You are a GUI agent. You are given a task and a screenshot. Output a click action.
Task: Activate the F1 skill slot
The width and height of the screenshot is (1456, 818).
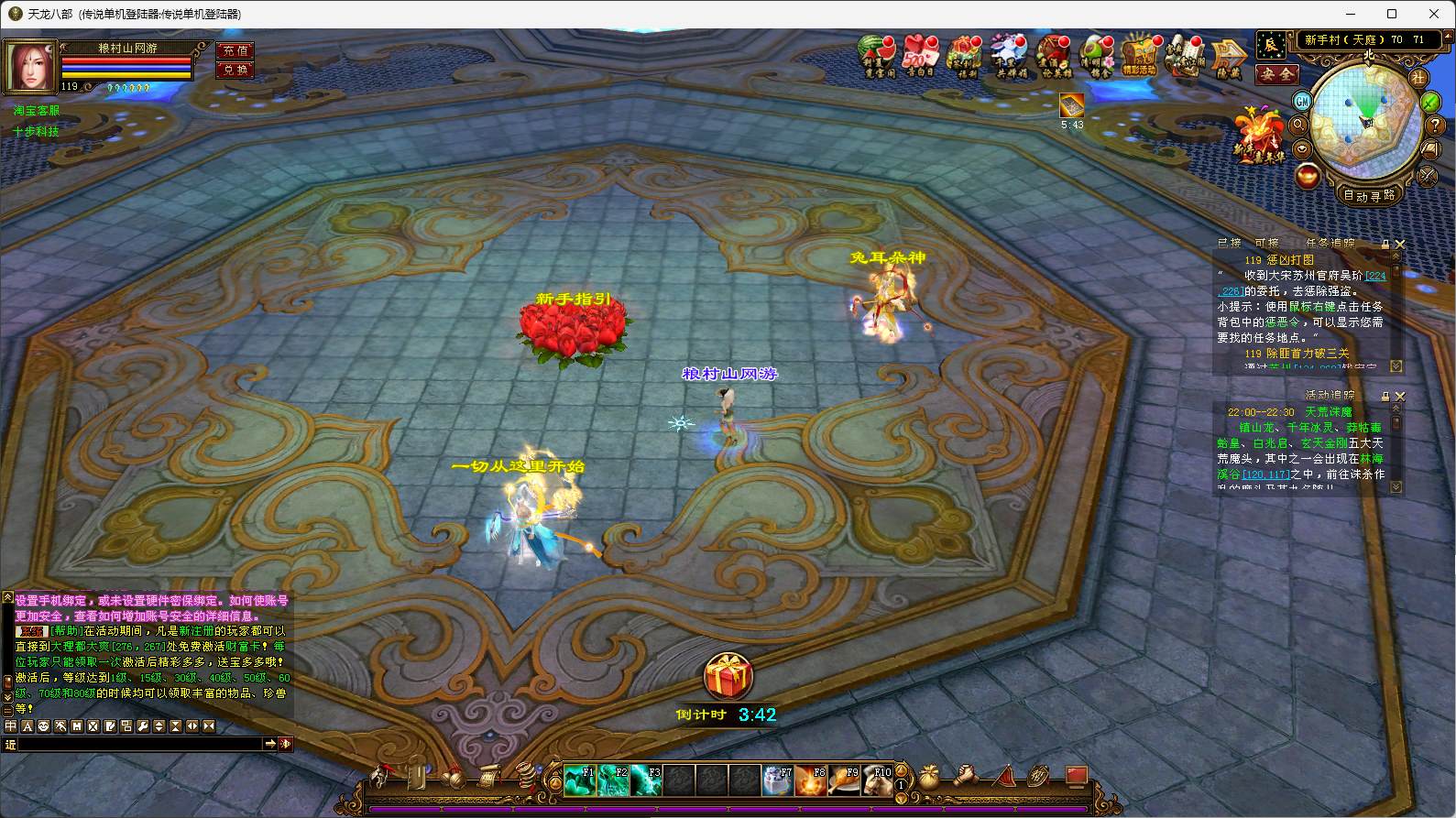pos(578,780)
